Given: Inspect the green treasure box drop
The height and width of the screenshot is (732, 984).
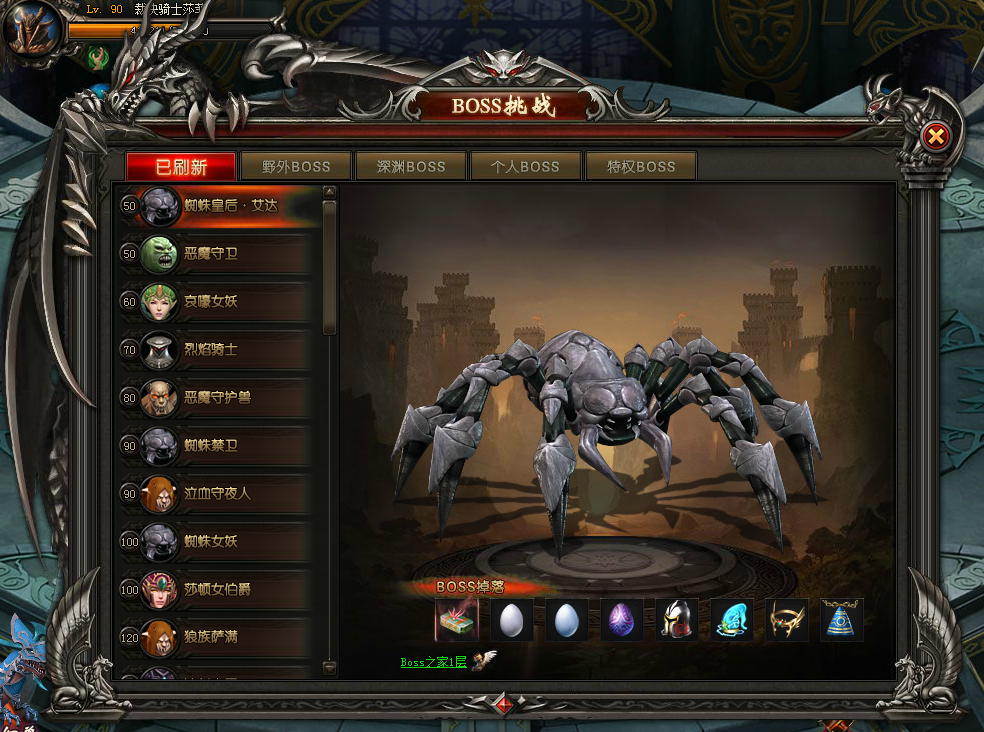Looking at the screenshot, I should (457, 620).
